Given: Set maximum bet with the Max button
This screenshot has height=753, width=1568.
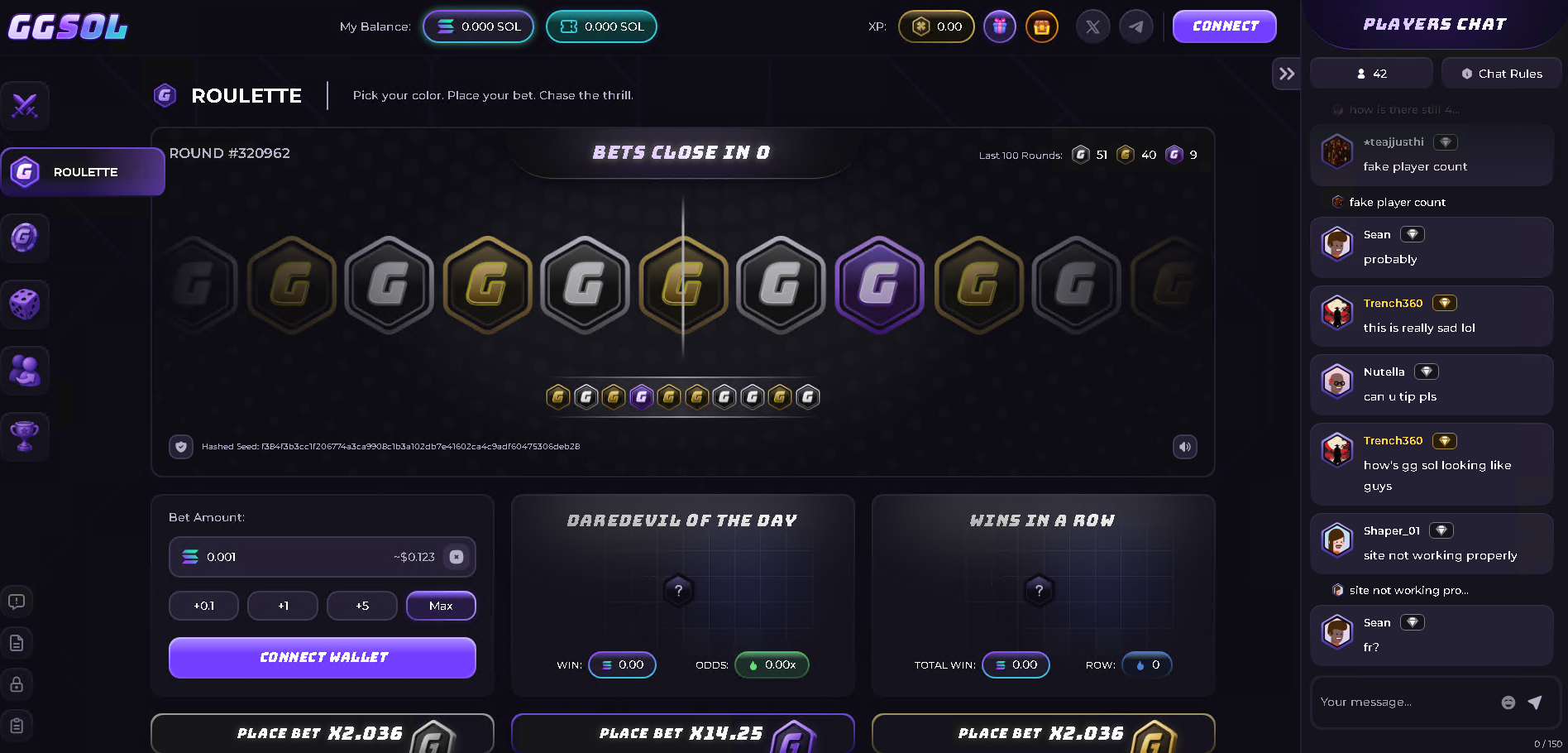Looking at the screenshot, I should point(441,606).
